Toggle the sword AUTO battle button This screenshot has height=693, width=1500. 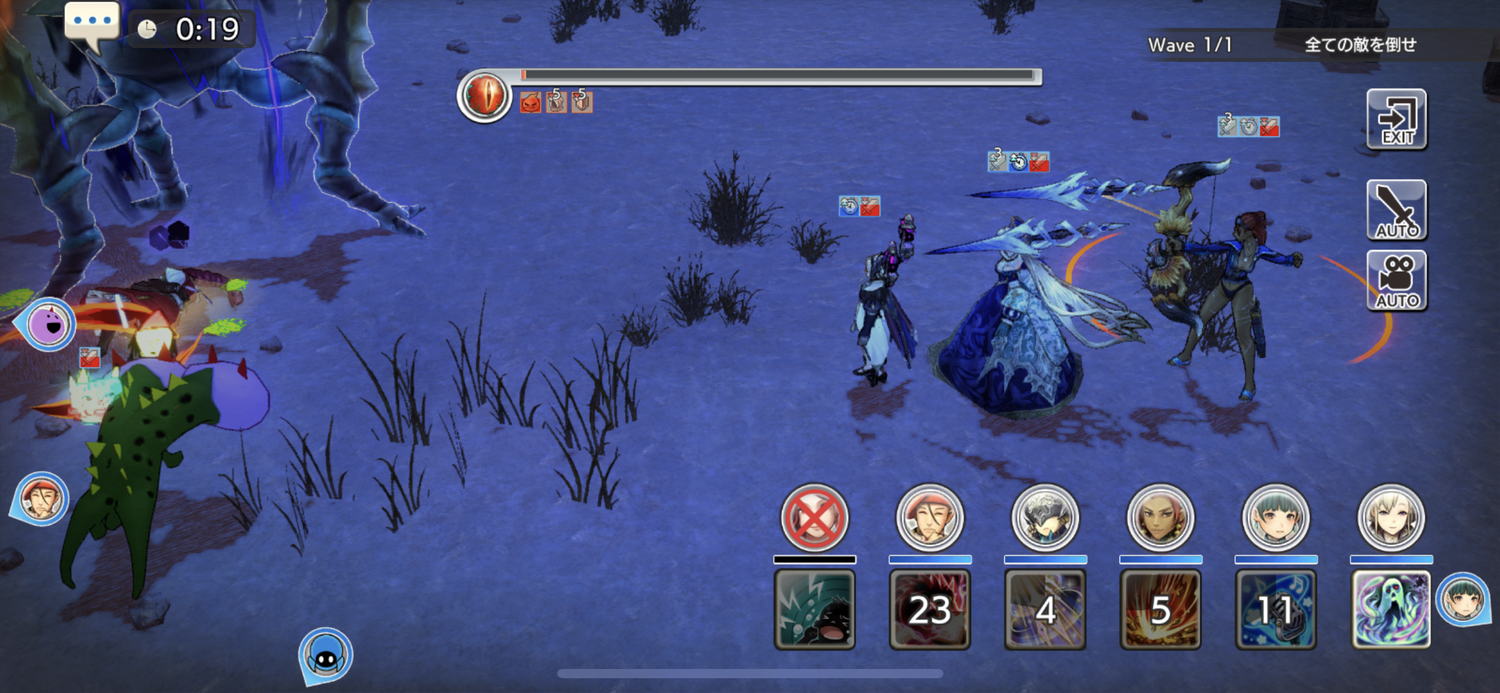(1396, 210)
